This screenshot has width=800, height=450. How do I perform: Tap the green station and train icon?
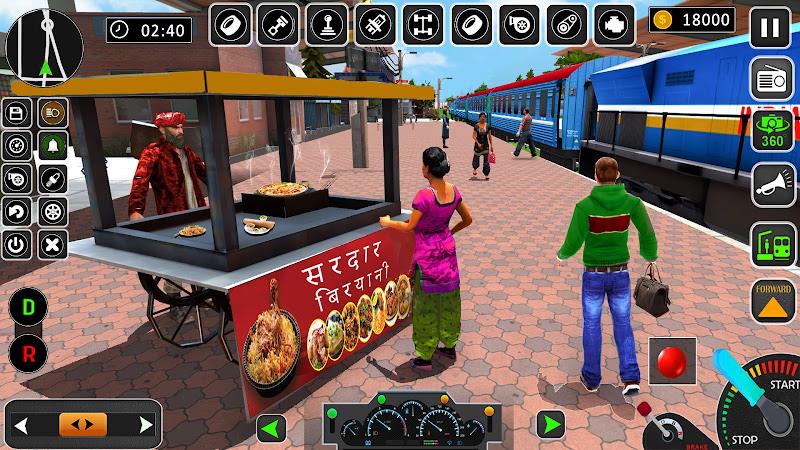click(772, 245)
